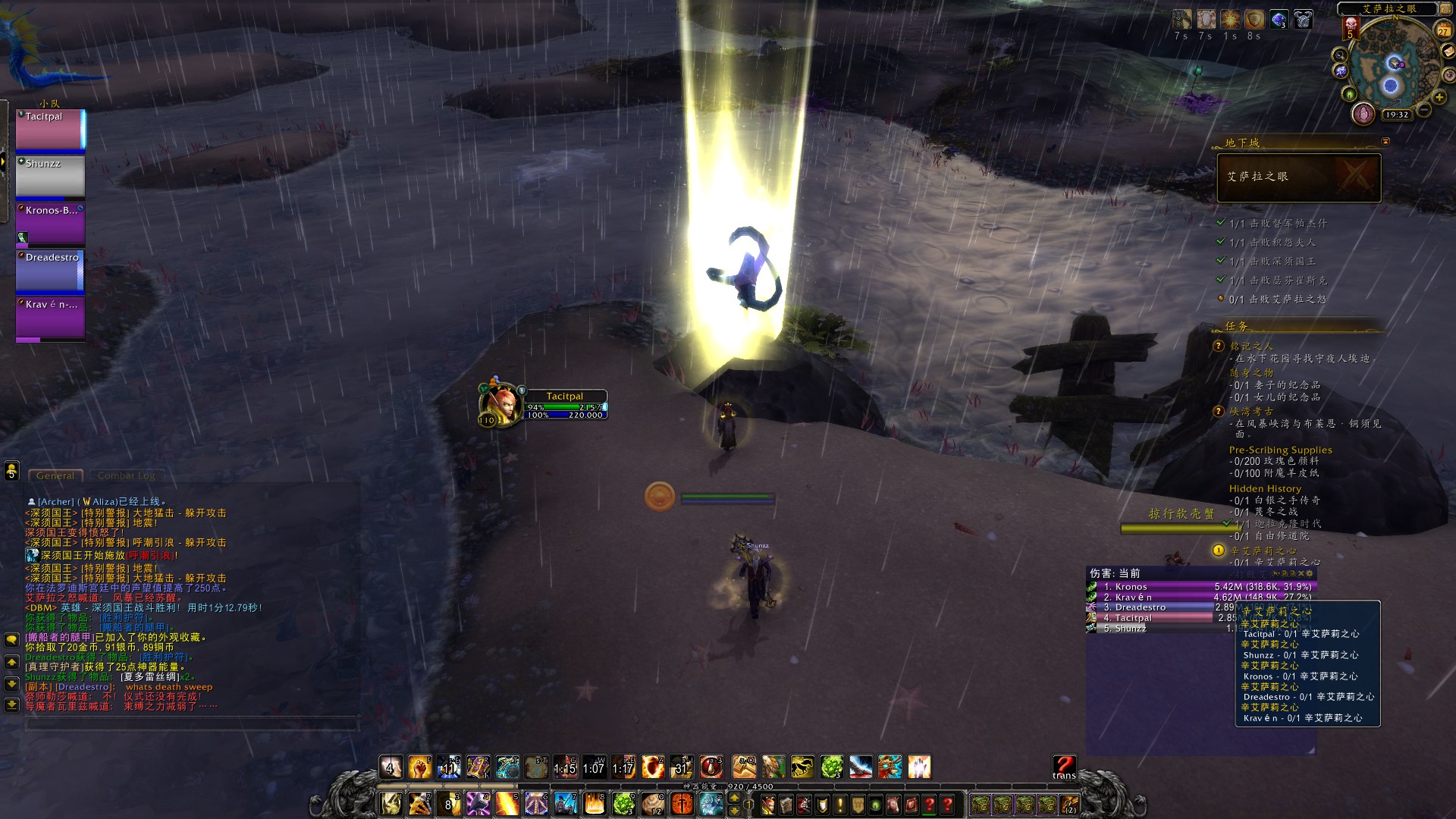Screen dimensions: 1456x819
Task: Zoom out the minimap with minus button
Action: click(1424, 111)
